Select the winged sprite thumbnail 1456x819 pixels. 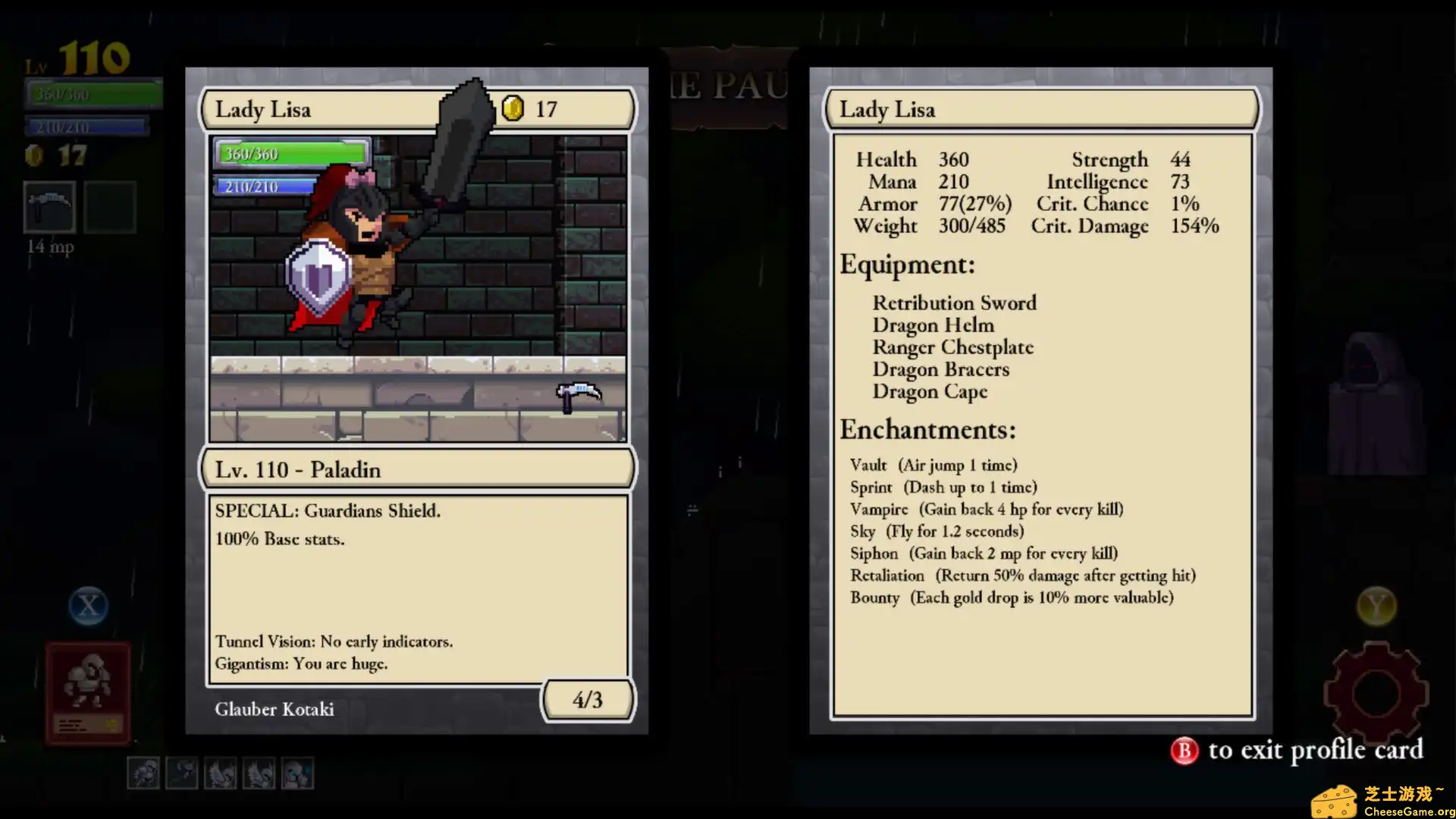(x=221, y=773)
